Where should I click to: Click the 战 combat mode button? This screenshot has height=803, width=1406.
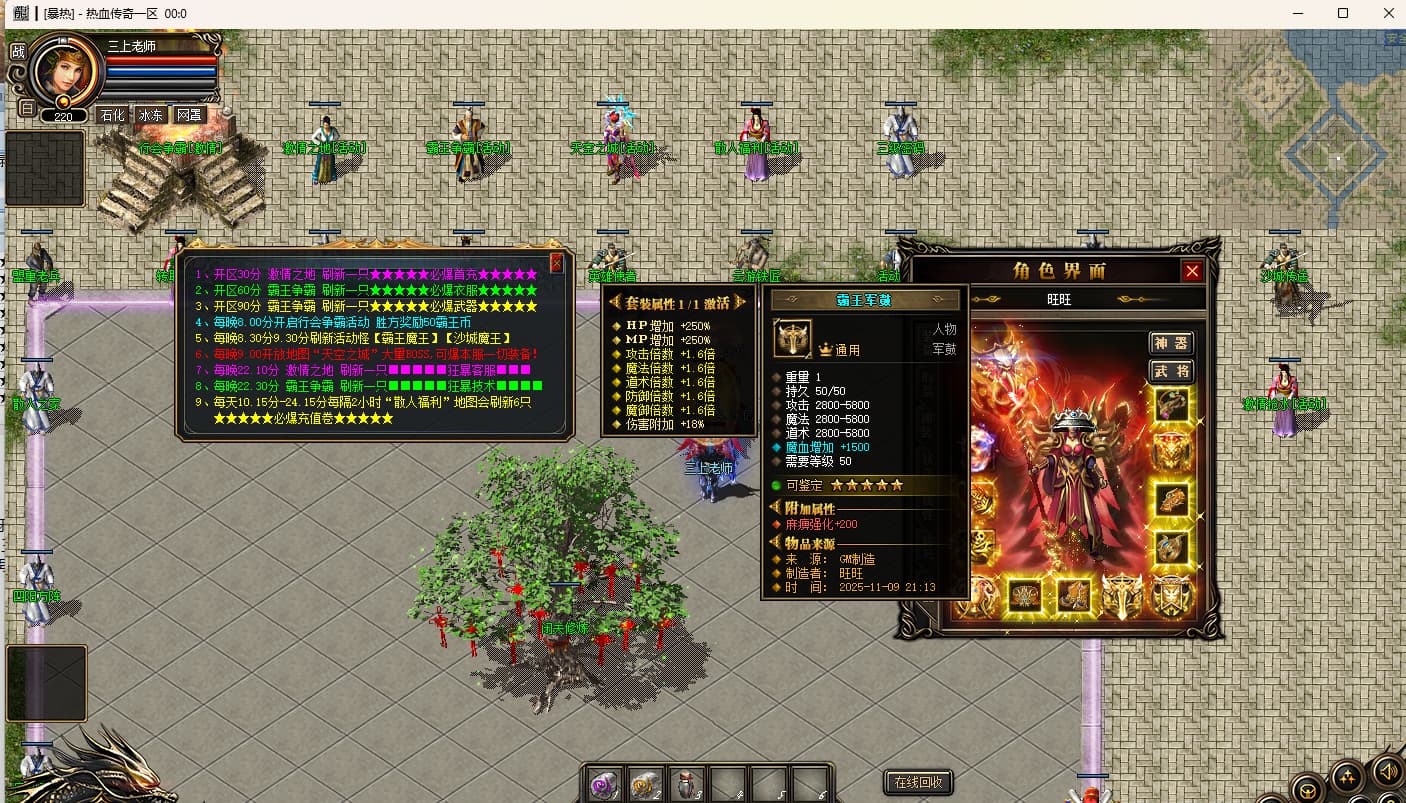click(17, 51)
